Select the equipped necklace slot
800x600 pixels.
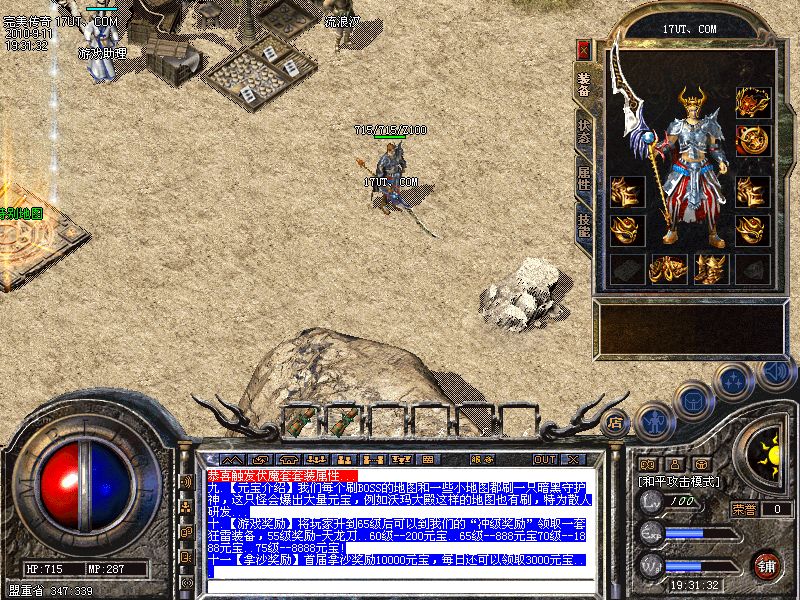[x=752, y=101]
